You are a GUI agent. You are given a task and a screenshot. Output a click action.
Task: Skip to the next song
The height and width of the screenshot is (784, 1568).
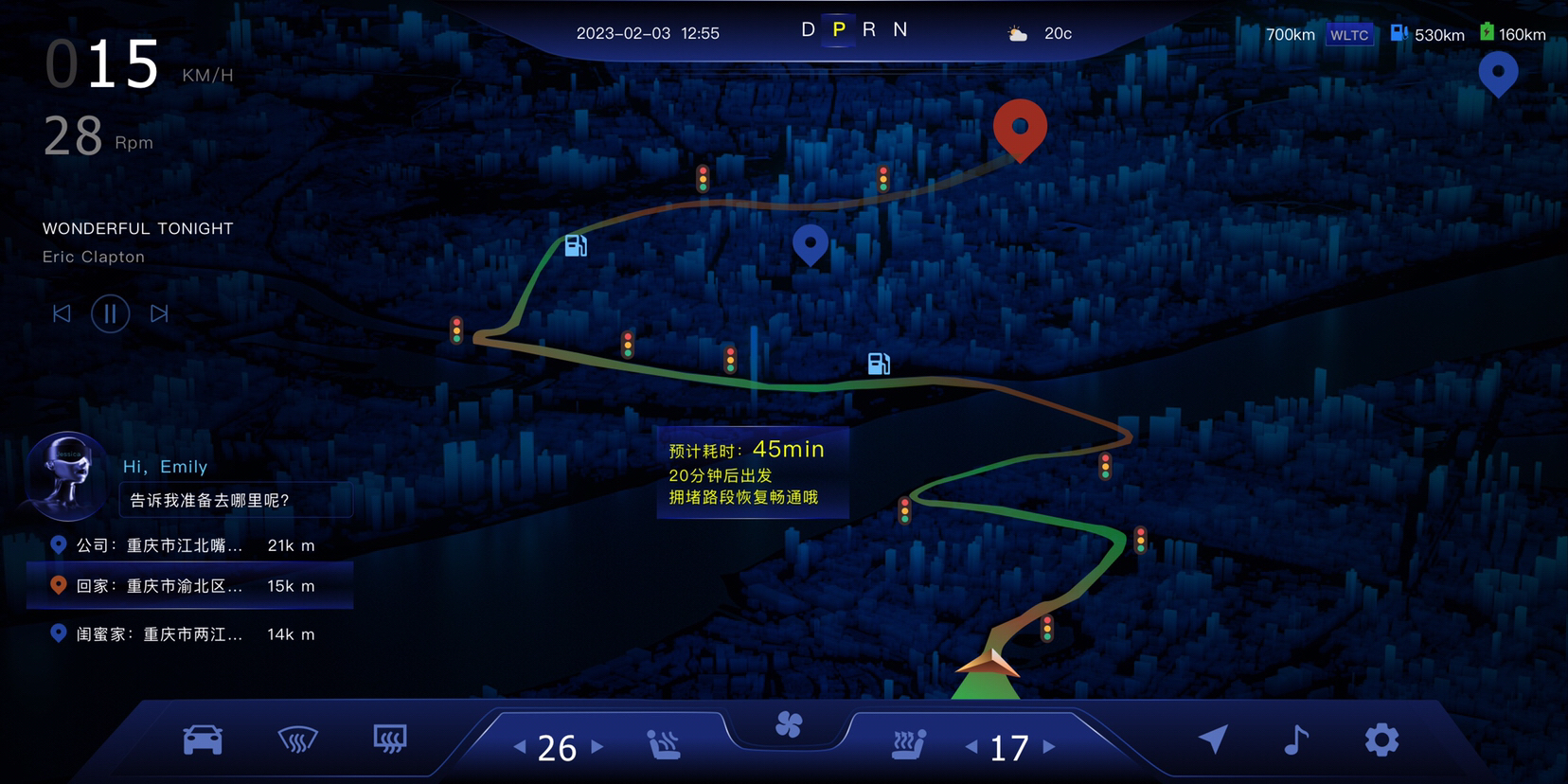pos(159,313)
